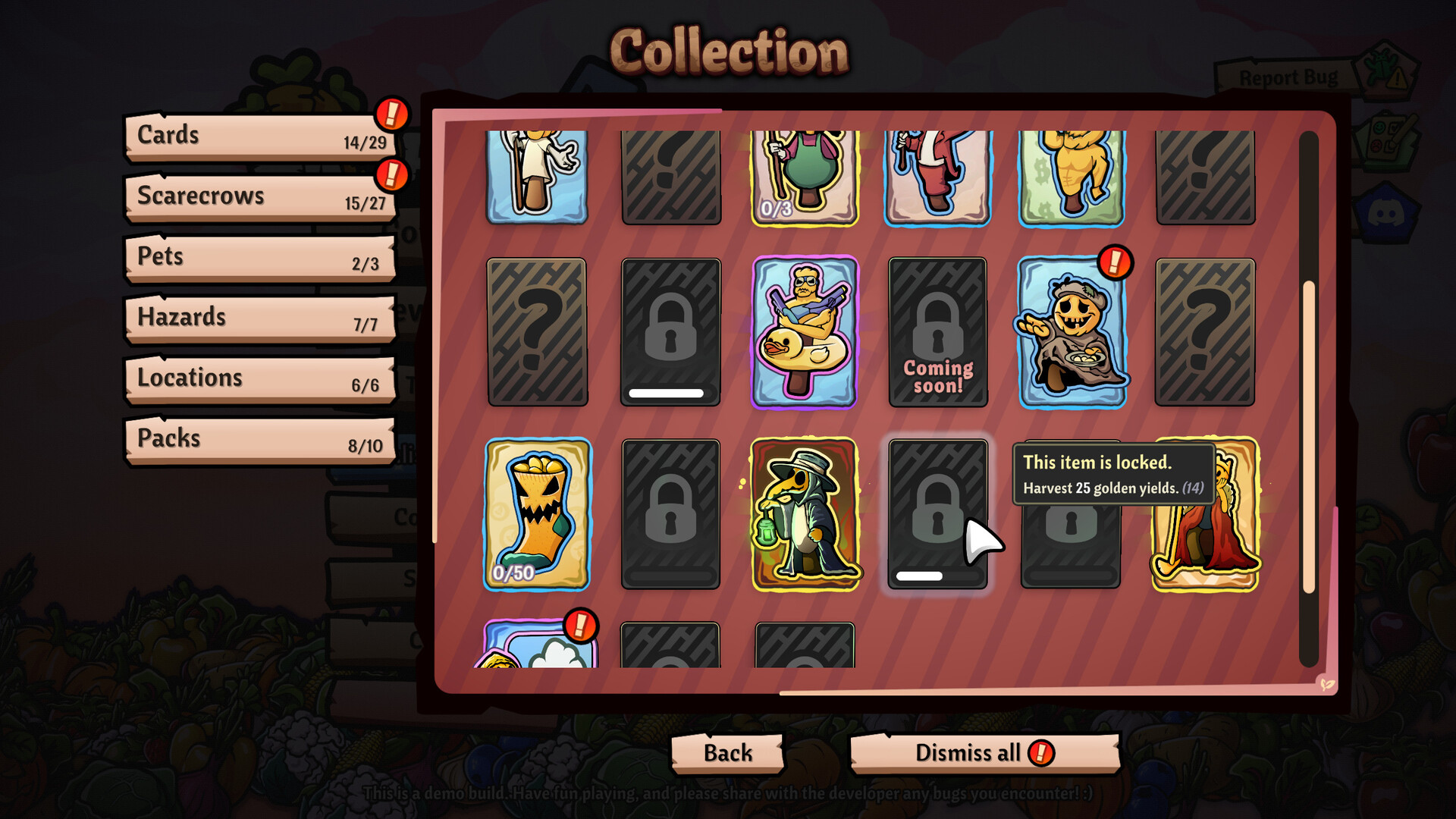This screenshot has height=819, width=1456.
Task: Show the Hazards category
Action: (259, 318)
